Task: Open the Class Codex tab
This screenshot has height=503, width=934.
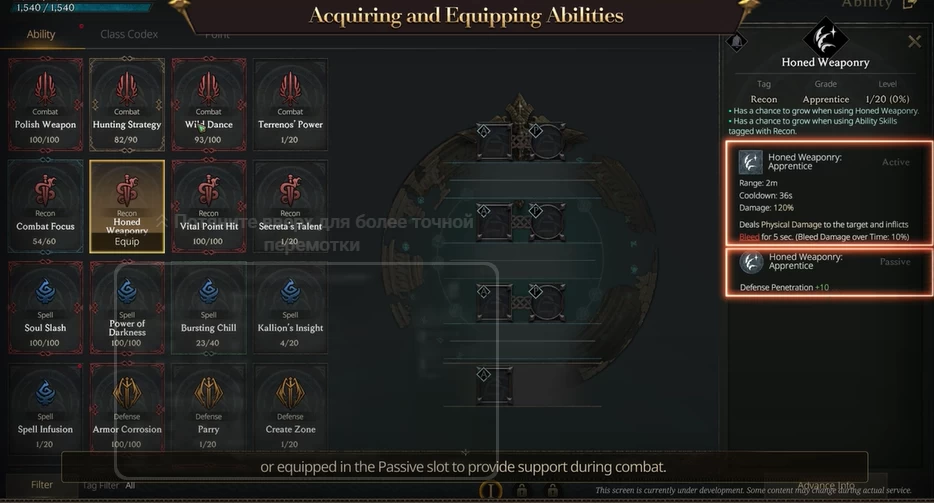Action: (128, 35)
